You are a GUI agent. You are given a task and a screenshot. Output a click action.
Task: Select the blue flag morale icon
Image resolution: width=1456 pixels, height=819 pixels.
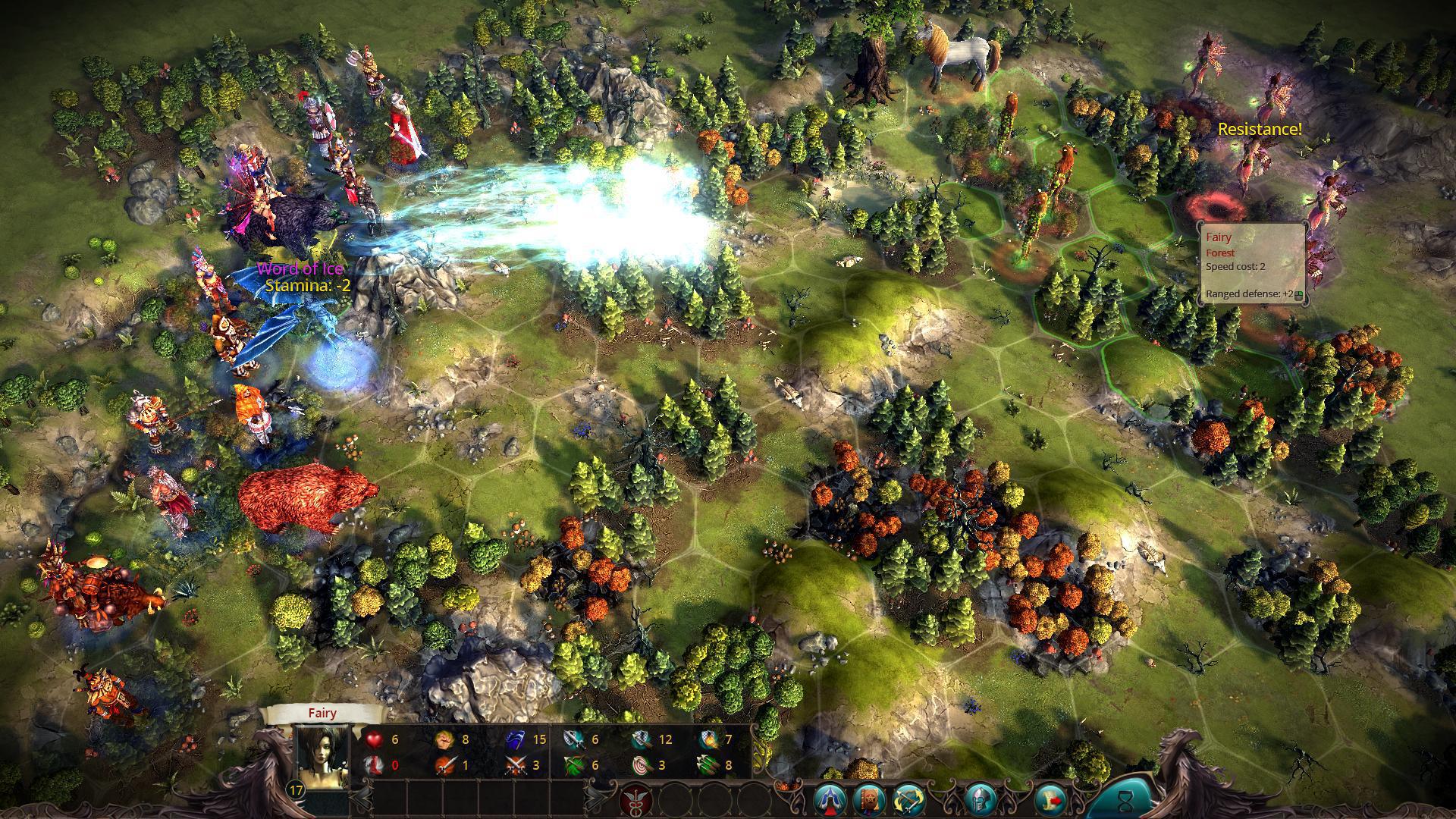516,739
